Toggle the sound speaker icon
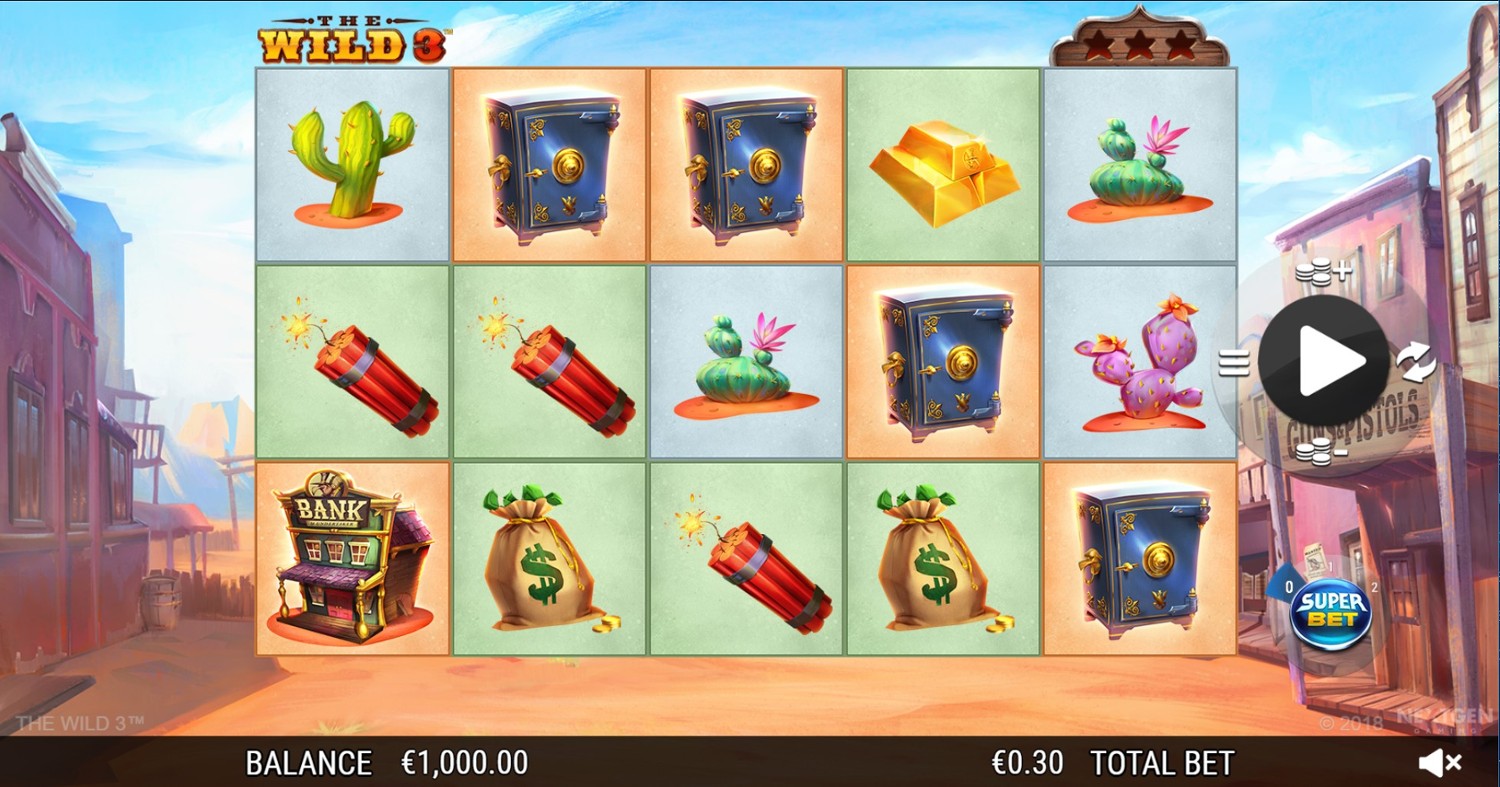The width and height of the screenshot is (1500, 787). 1439,763
